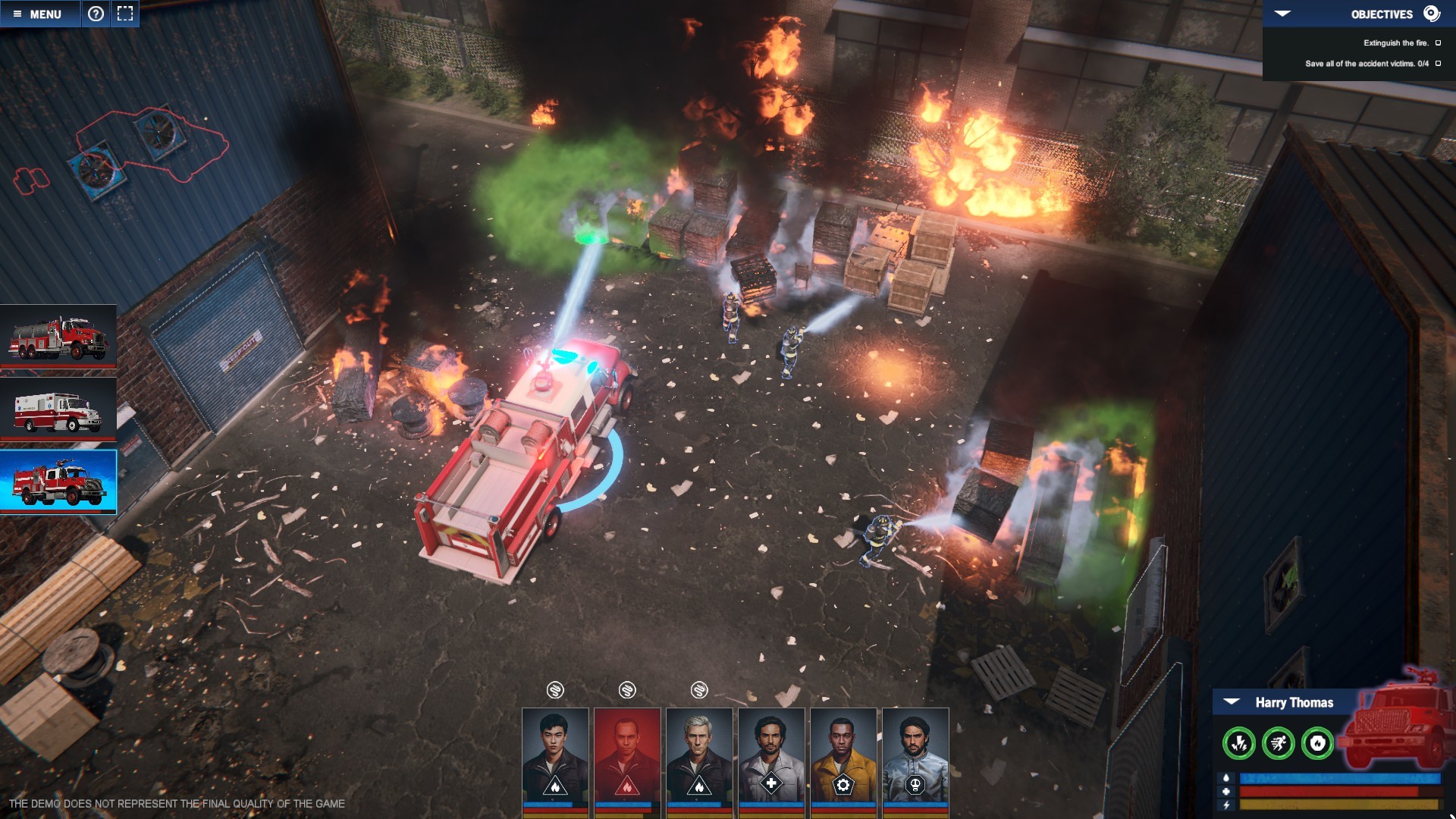Click the hose icon above the gray-haired firefighter
This screenshot has width=1456, height=819.
tap(699, 690)
